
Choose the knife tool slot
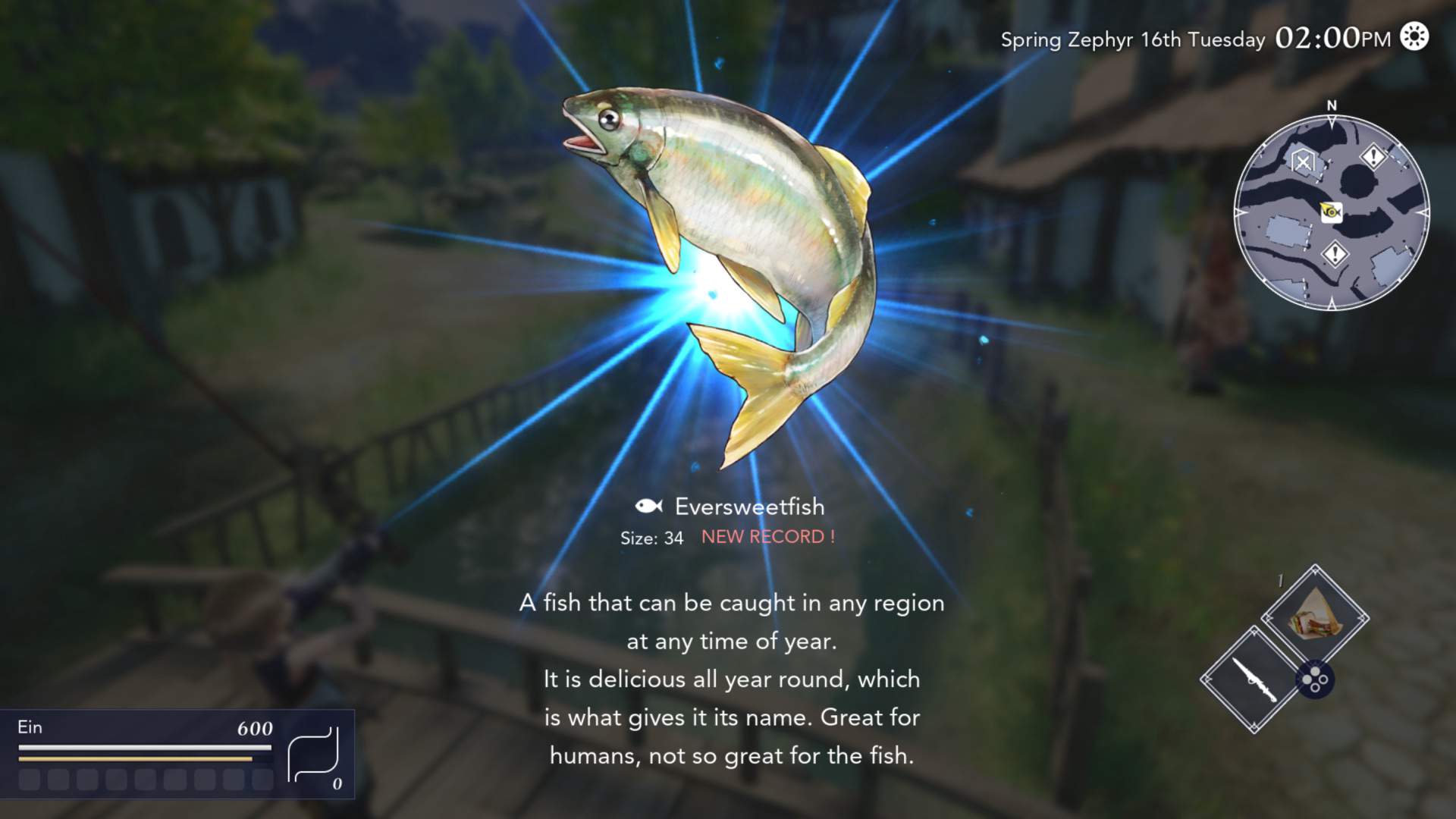click(1254, 679)
